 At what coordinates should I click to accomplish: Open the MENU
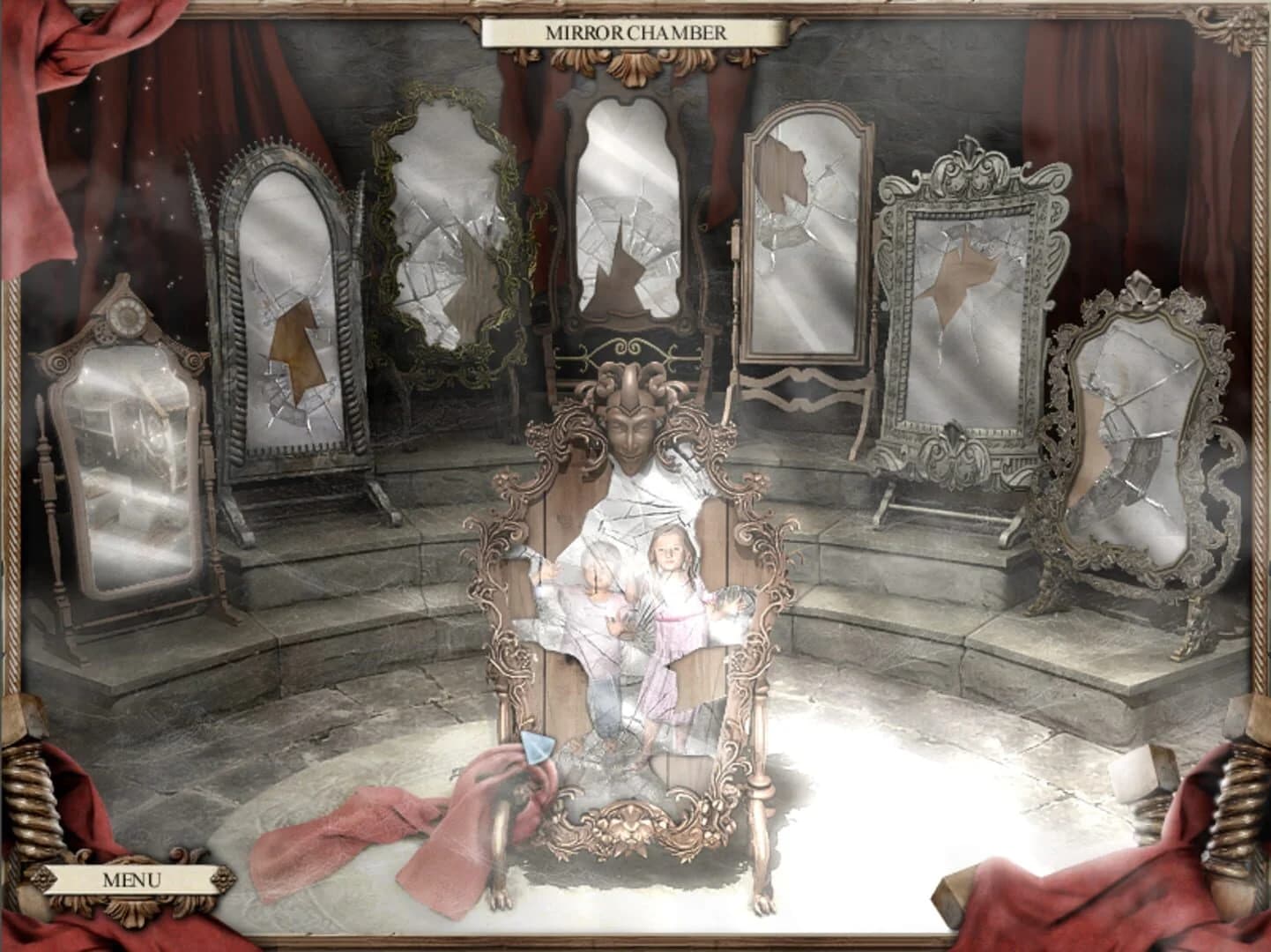(132, 879)
